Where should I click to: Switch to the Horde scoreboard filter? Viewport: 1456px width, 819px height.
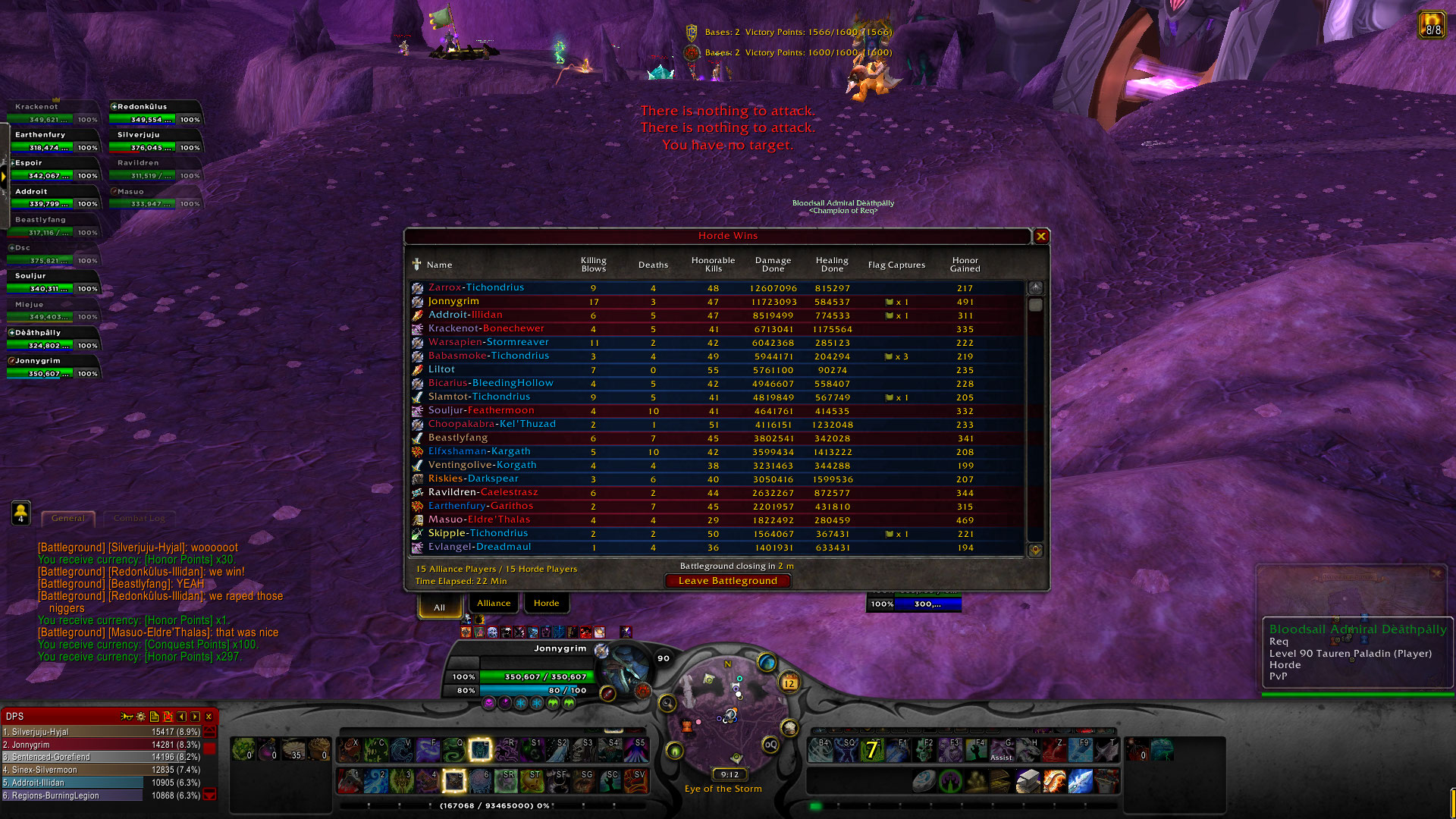point(546,603)
